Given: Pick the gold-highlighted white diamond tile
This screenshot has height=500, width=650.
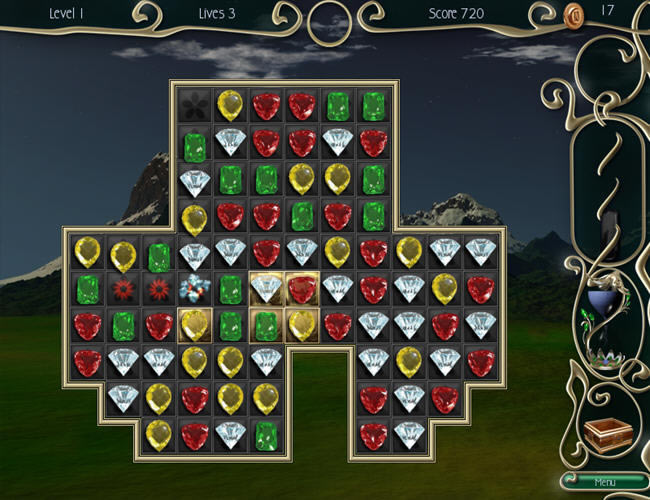Looking at the screenshot, I should (x=266, y=288).
